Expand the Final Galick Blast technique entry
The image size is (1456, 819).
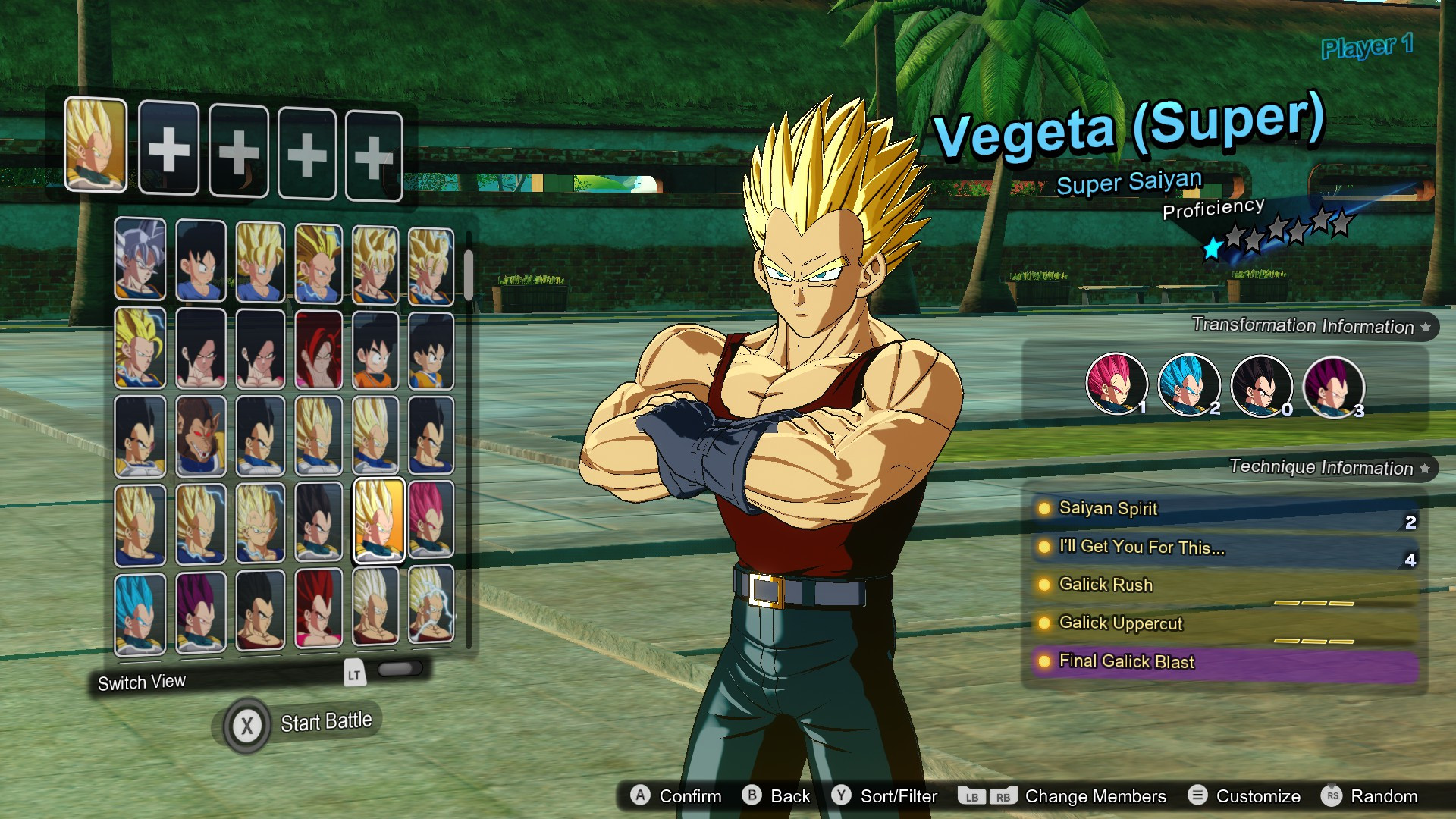point(1128,661)
